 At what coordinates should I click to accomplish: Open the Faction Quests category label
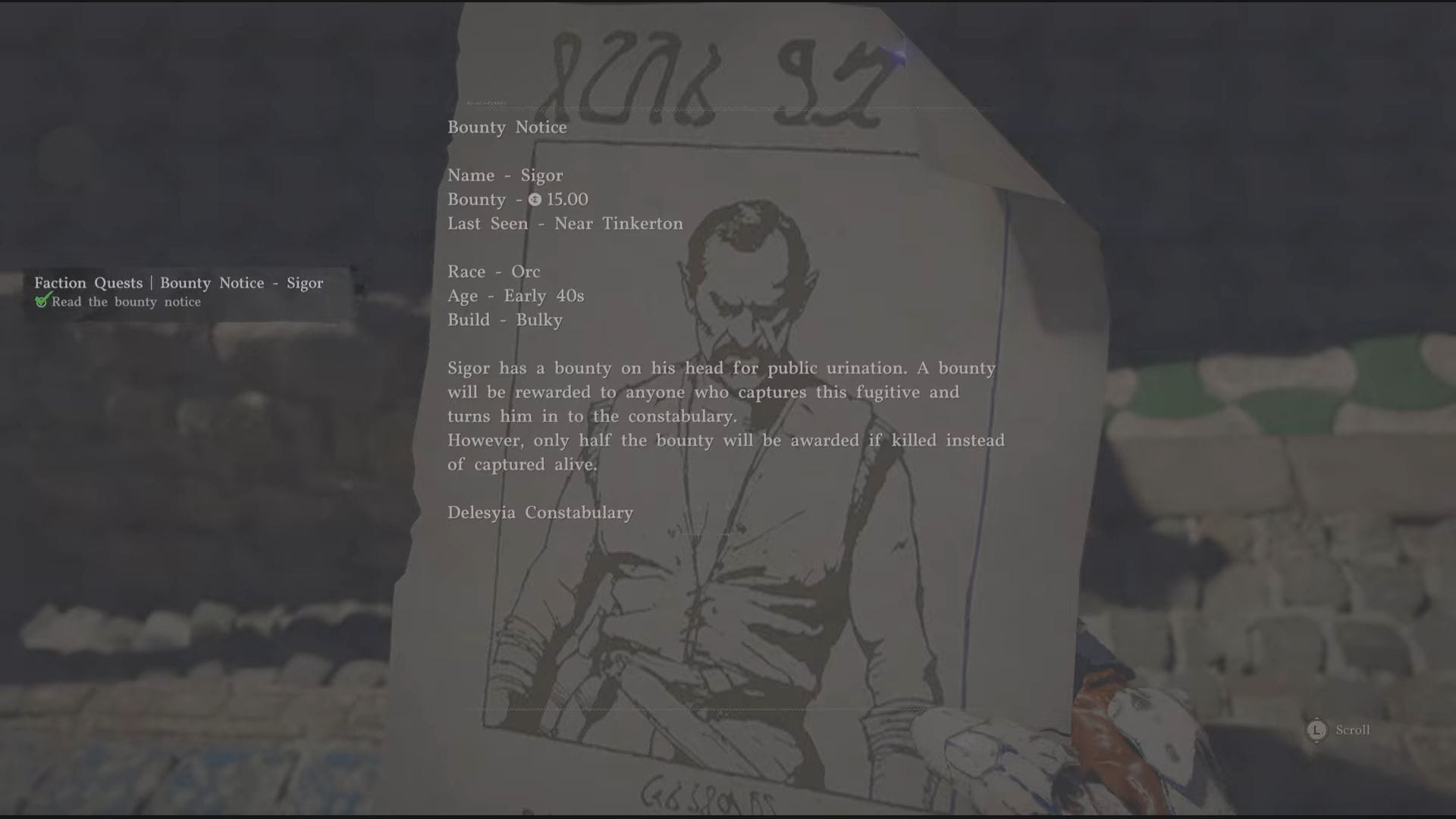click(x=89, y=283)
